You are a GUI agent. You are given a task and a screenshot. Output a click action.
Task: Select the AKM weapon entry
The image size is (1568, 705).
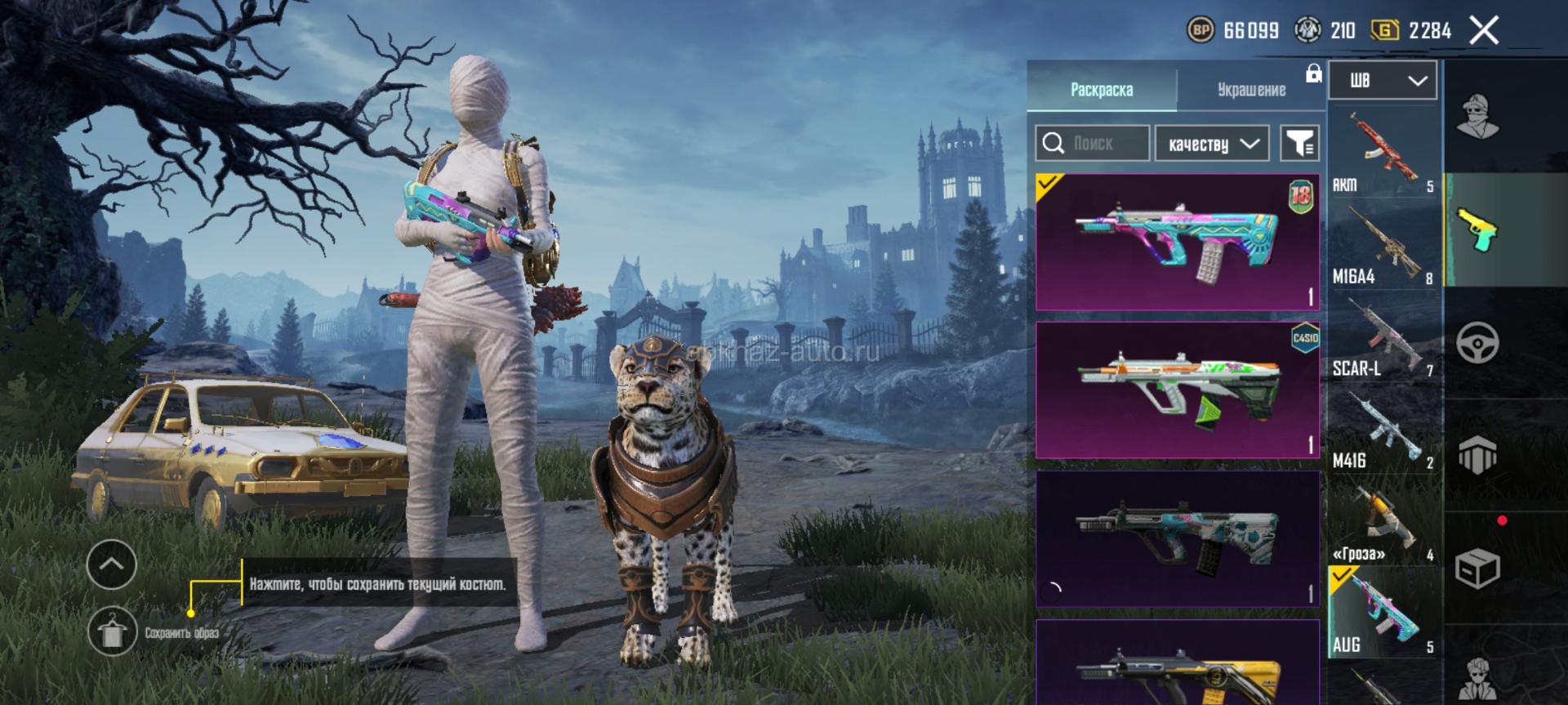1383,152
